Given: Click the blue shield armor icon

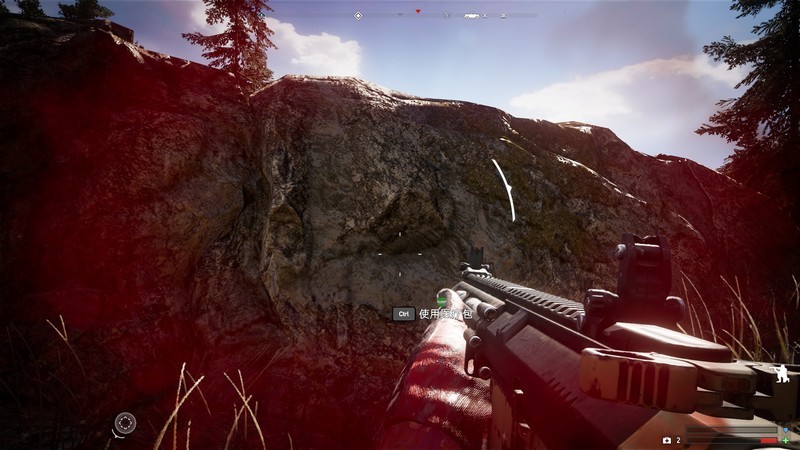Looking at the screenshot, I should coord(785,431).
